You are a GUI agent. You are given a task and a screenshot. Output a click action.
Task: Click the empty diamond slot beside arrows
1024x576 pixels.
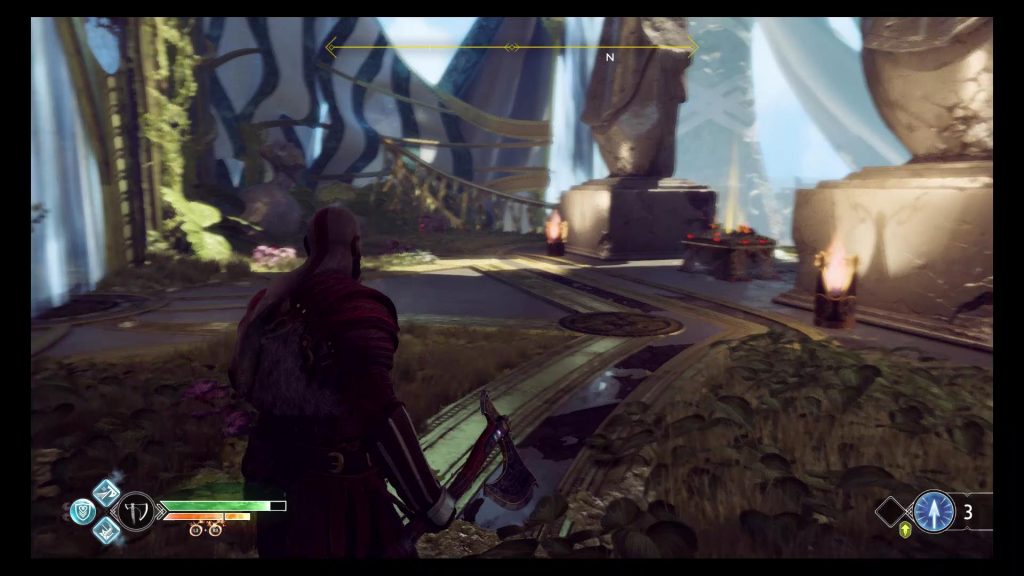891,512
